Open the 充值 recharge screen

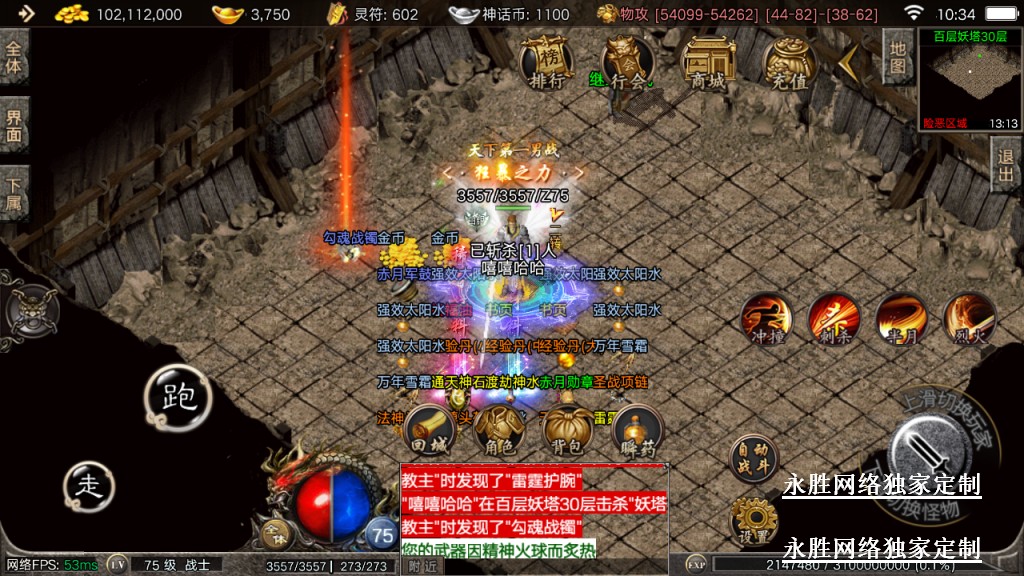coord(789,63)
